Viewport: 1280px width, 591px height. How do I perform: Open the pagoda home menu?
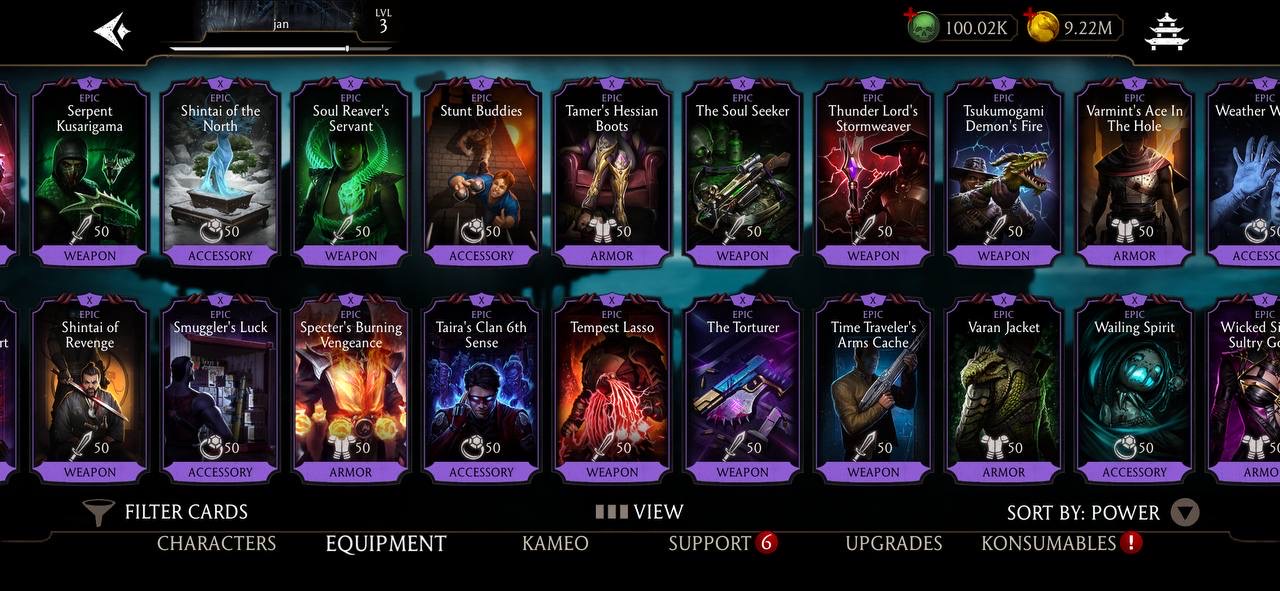pyautogui.click(x=1166, y=31)
